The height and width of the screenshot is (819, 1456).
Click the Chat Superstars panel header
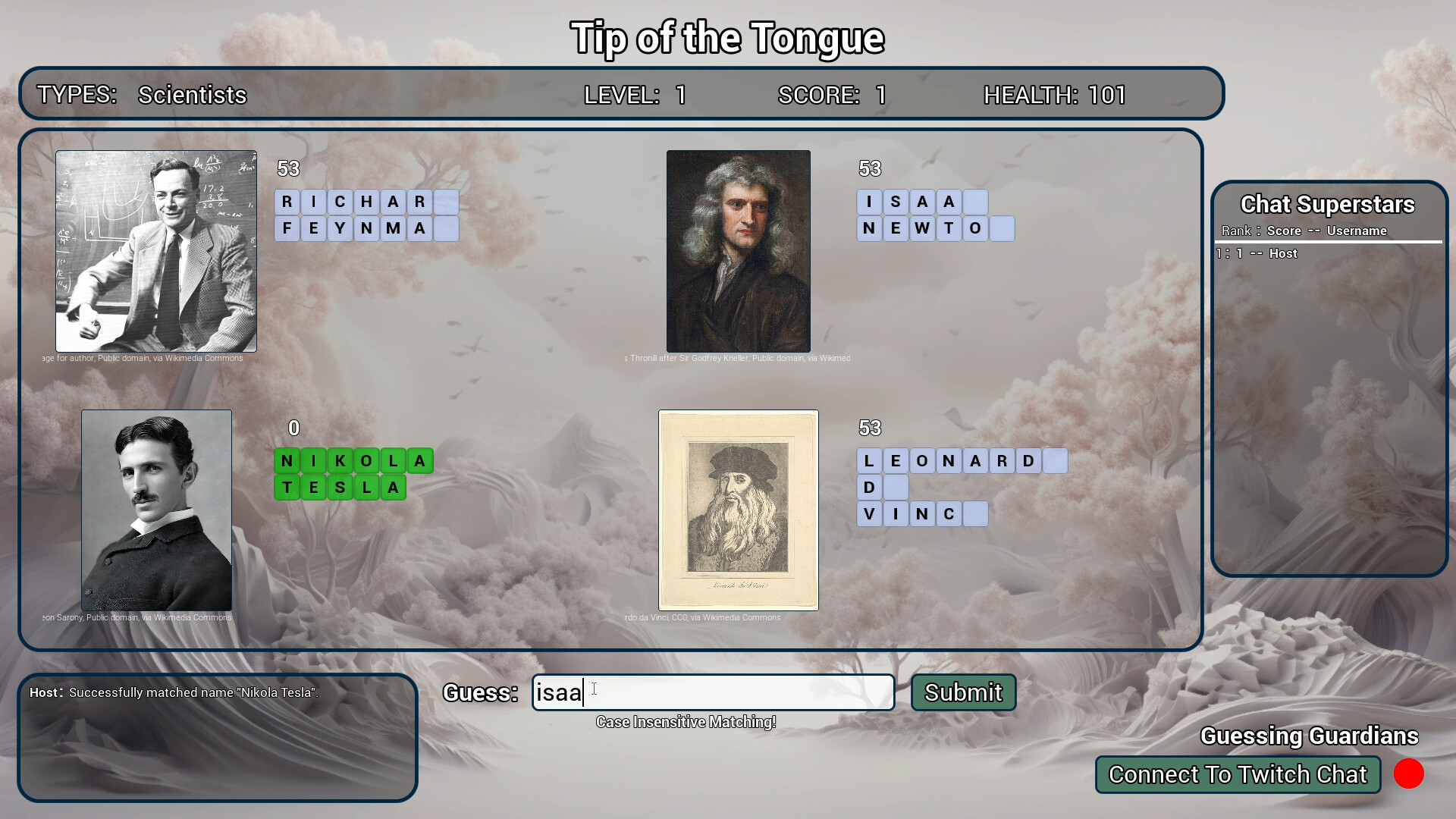coord(1327,204)
